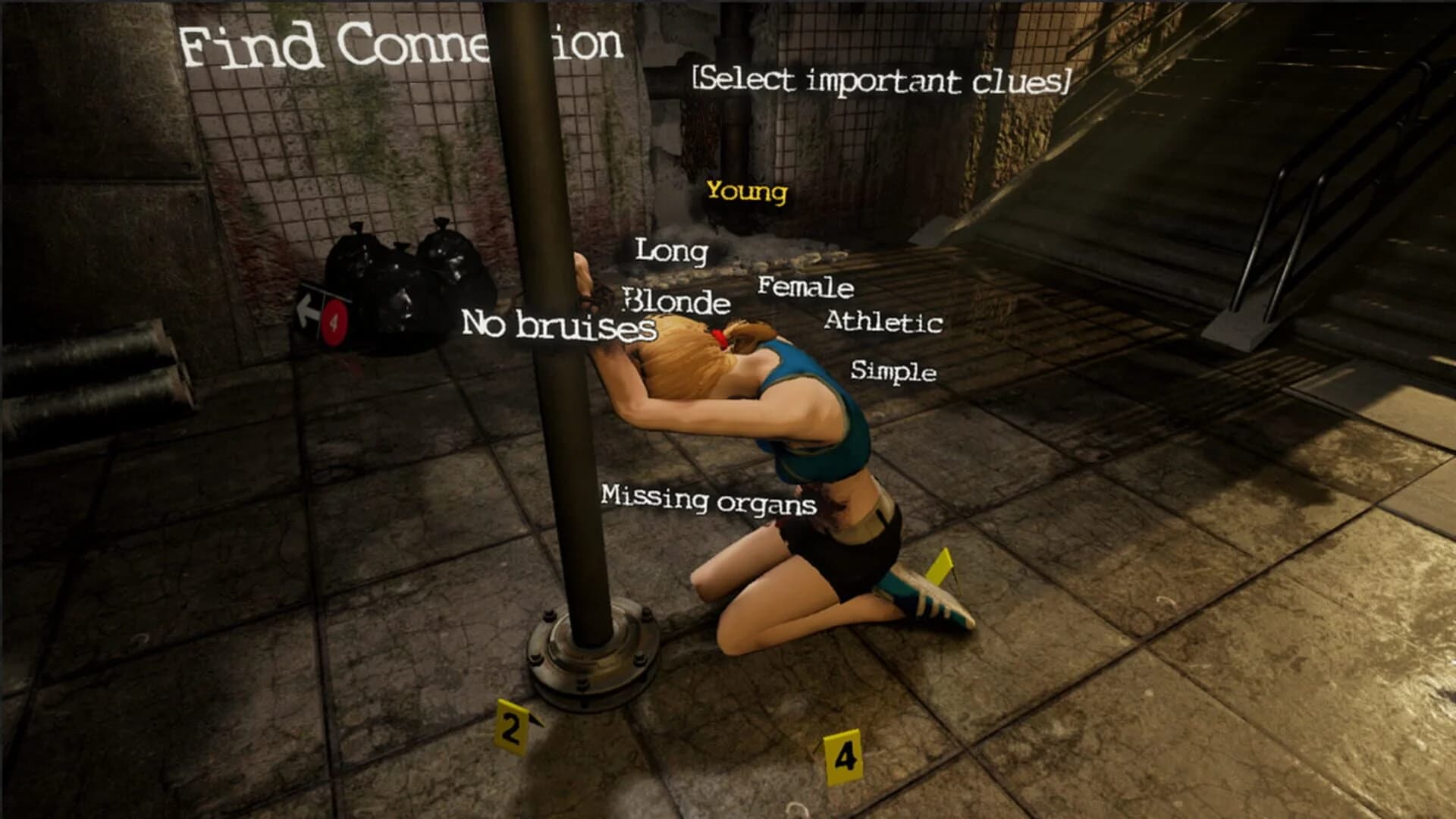This screenshot has height=819, width=1456.
Task: Inspect the victim's red hair tie
Action: pos(720,339)
